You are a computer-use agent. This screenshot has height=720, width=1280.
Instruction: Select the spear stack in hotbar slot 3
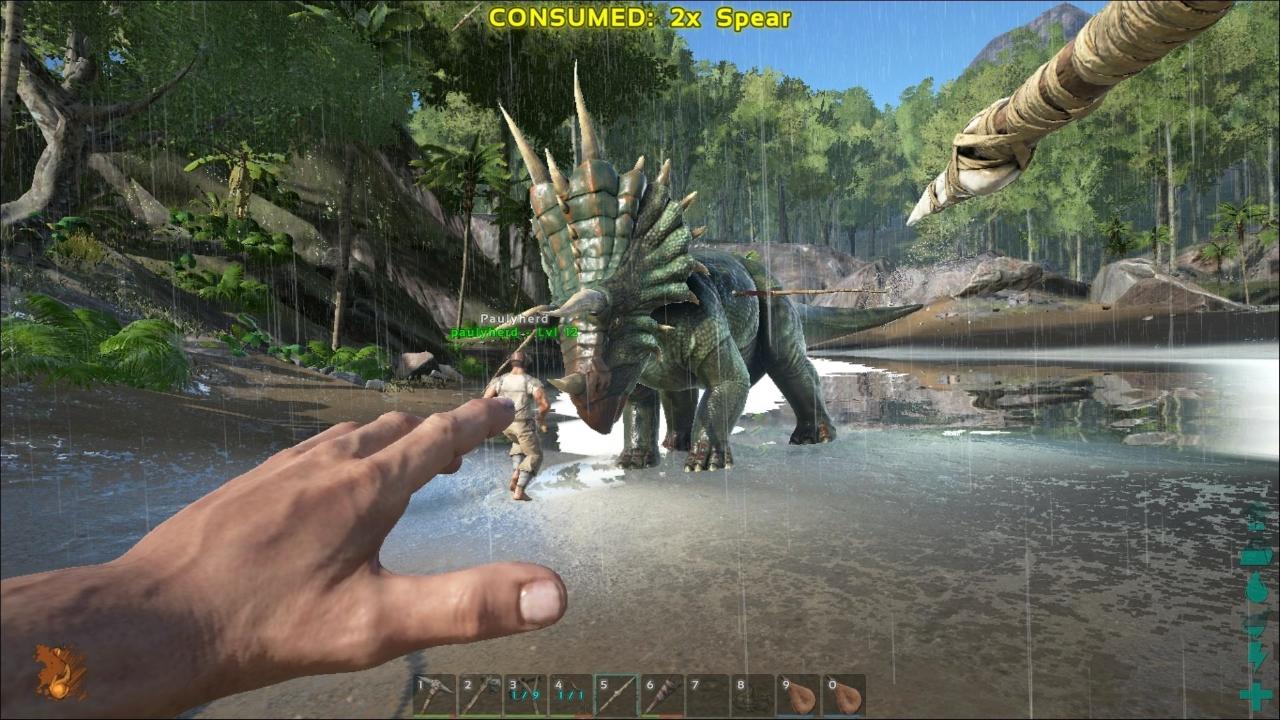tap(527, 693)
